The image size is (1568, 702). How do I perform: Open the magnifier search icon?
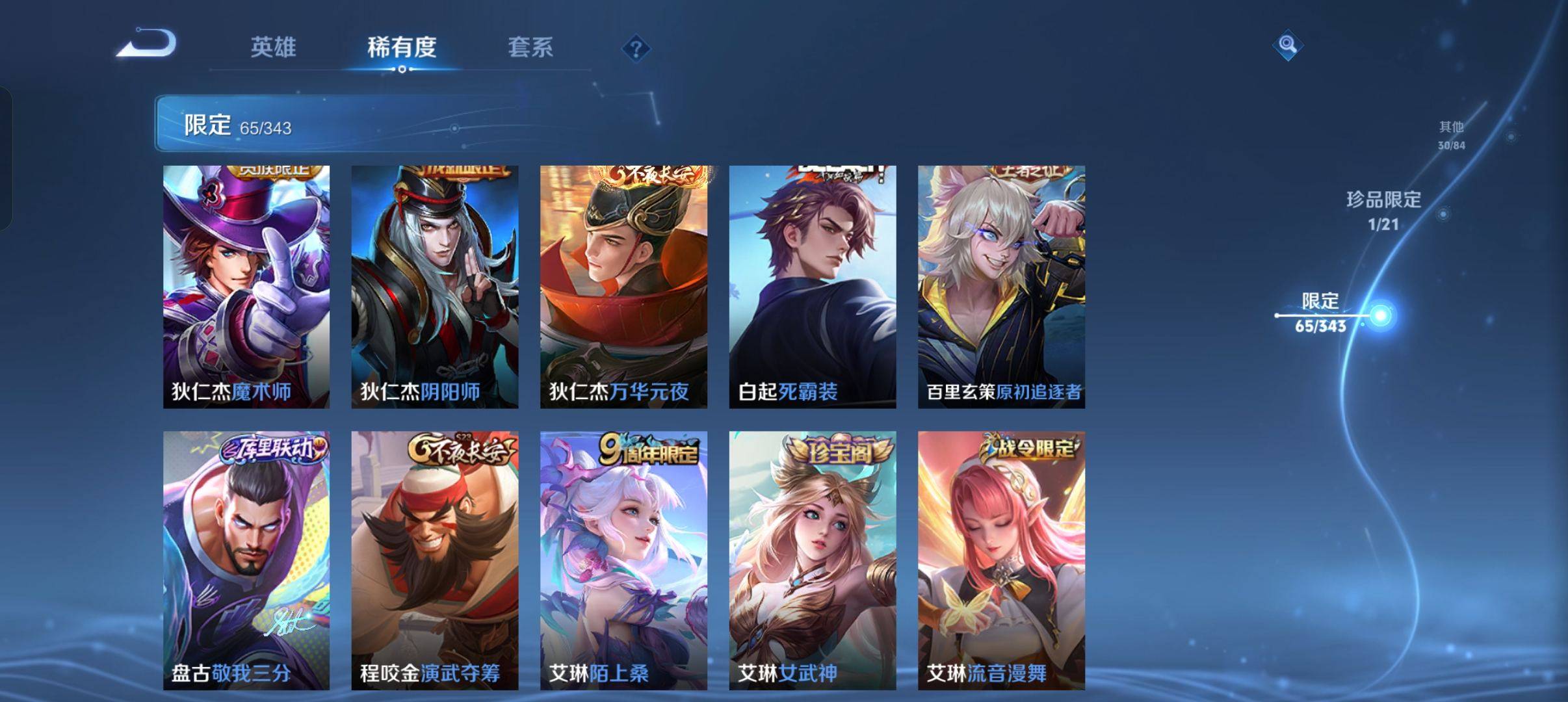(x=1287, y=45)
